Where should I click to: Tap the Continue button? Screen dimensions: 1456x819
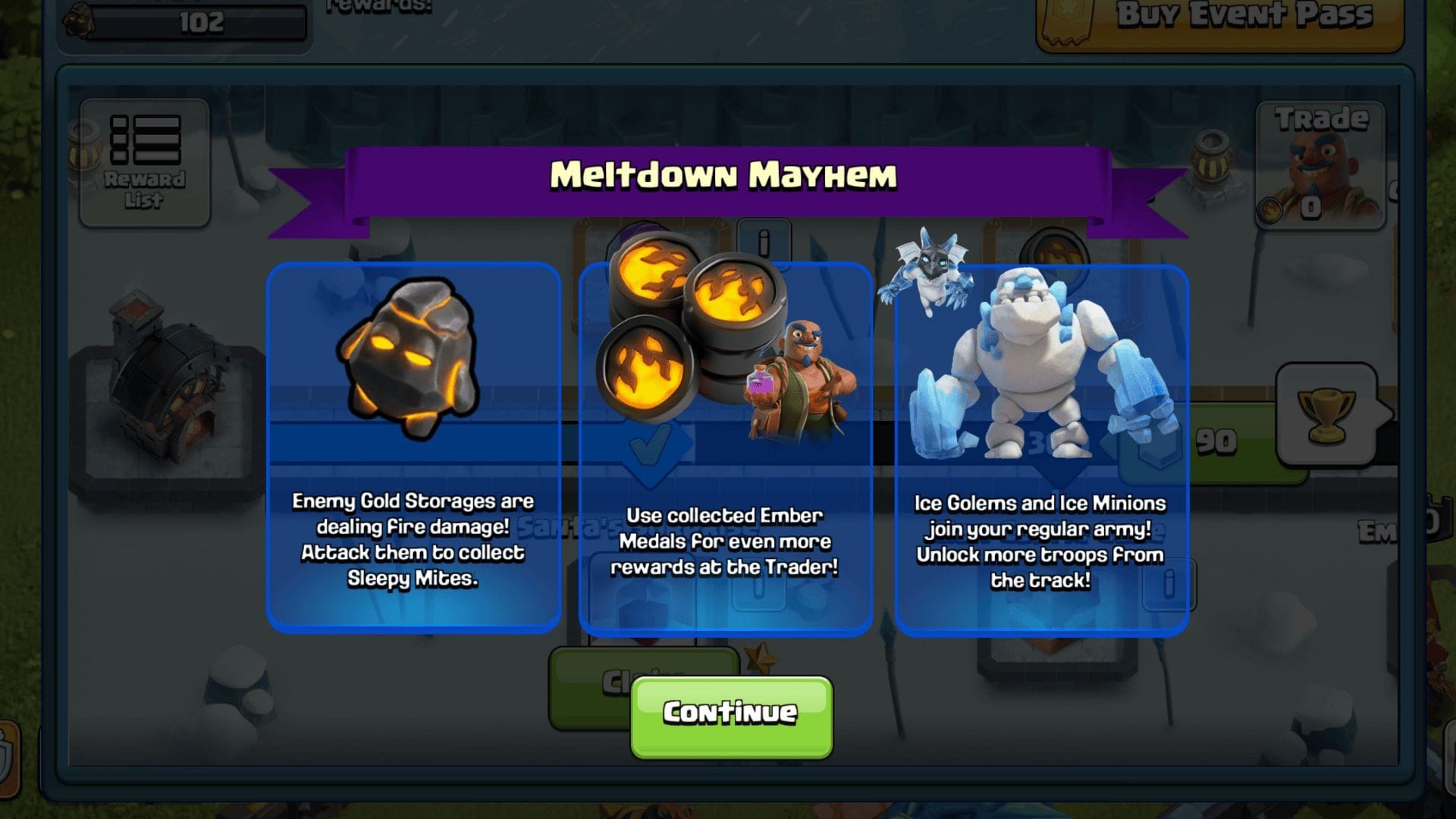pos(730,711)
